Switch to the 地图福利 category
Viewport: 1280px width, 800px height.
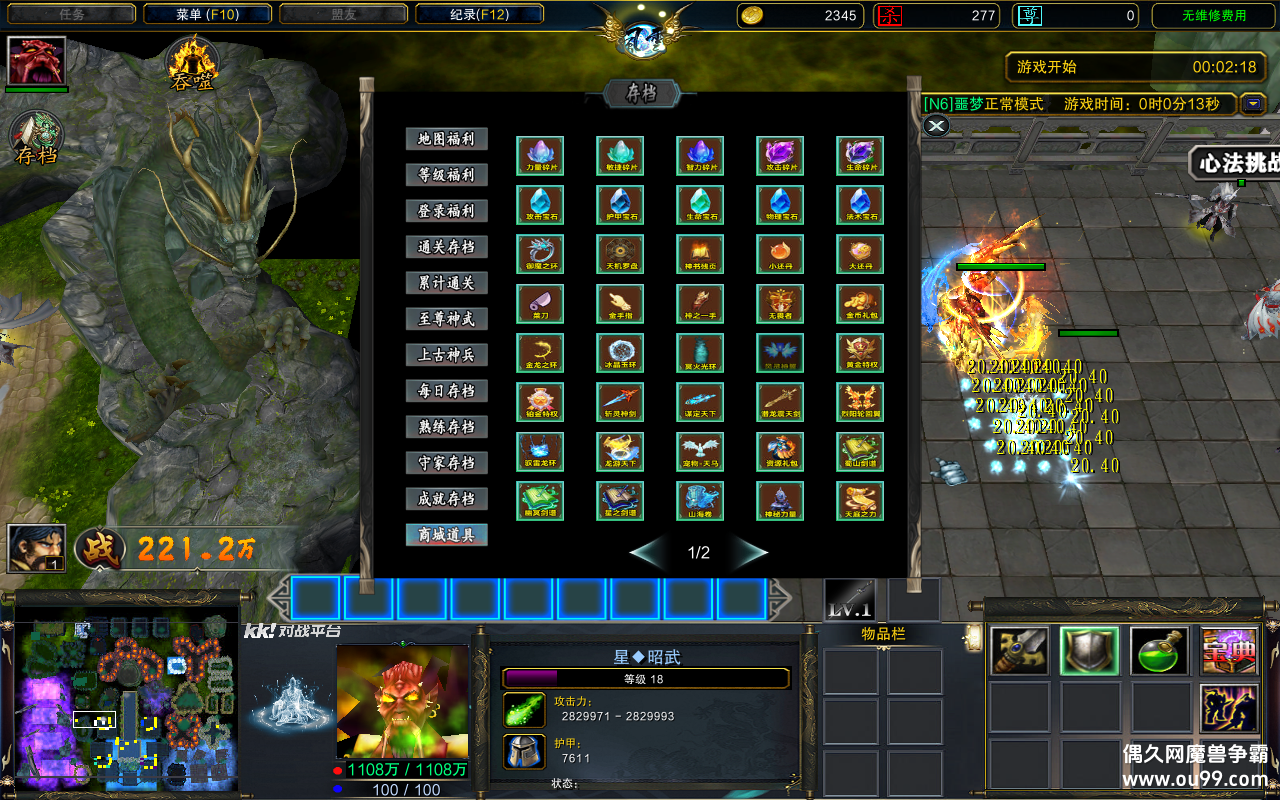coord(446,139)
